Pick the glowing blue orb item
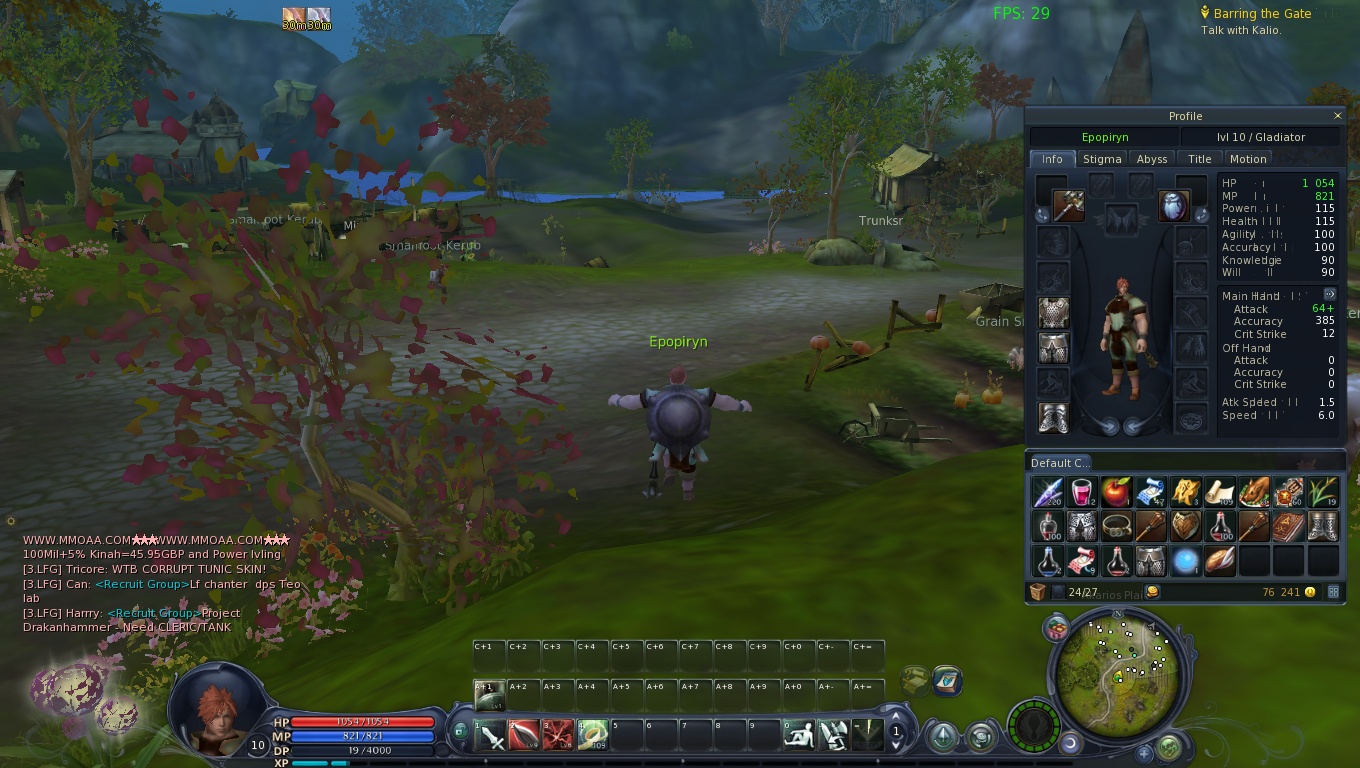The width and height of the screenshot is (1360, 768). pyautogui.click(x=1185, y=560)
